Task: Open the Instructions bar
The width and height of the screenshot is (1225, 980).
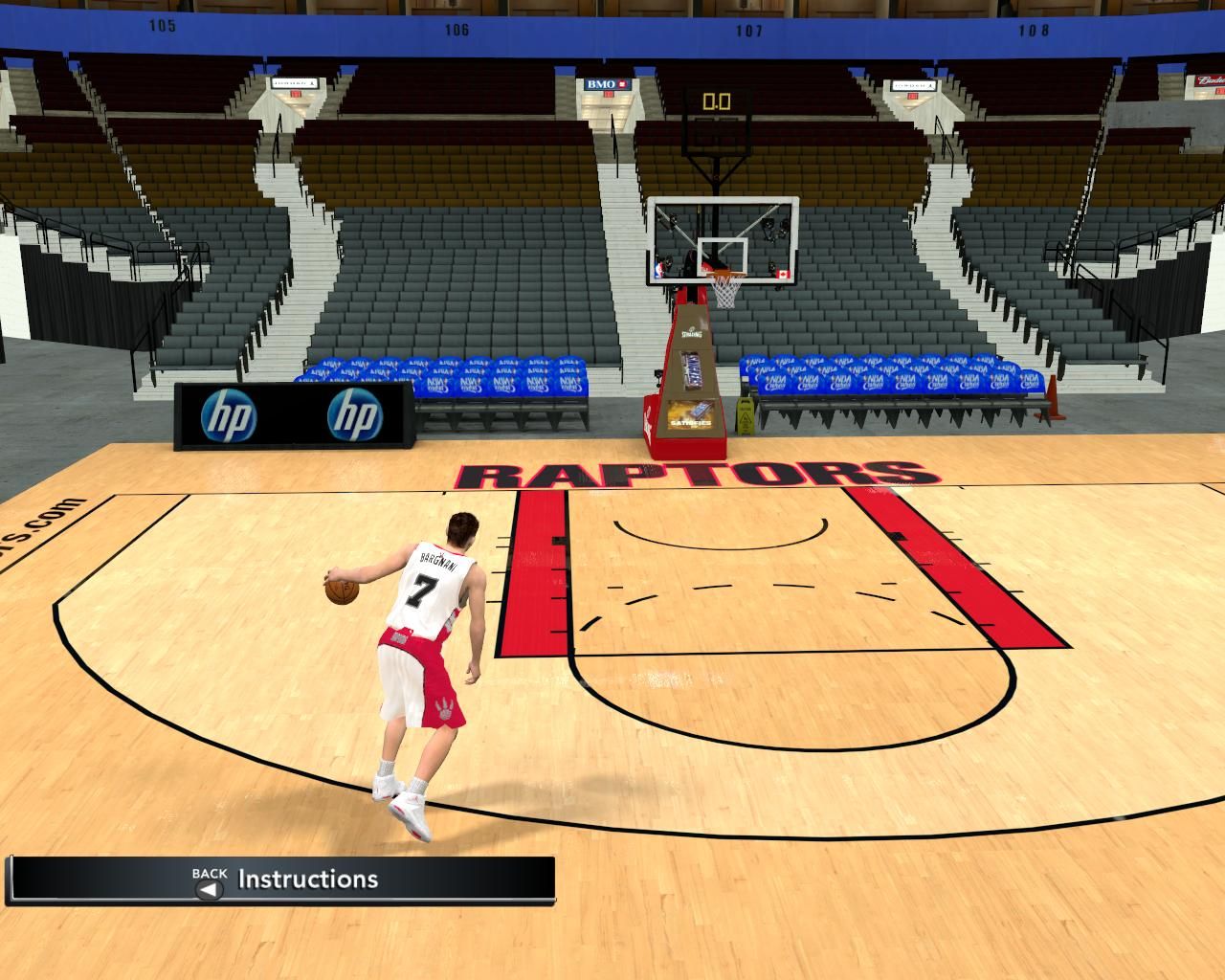Action: click(x=306, y=880)
